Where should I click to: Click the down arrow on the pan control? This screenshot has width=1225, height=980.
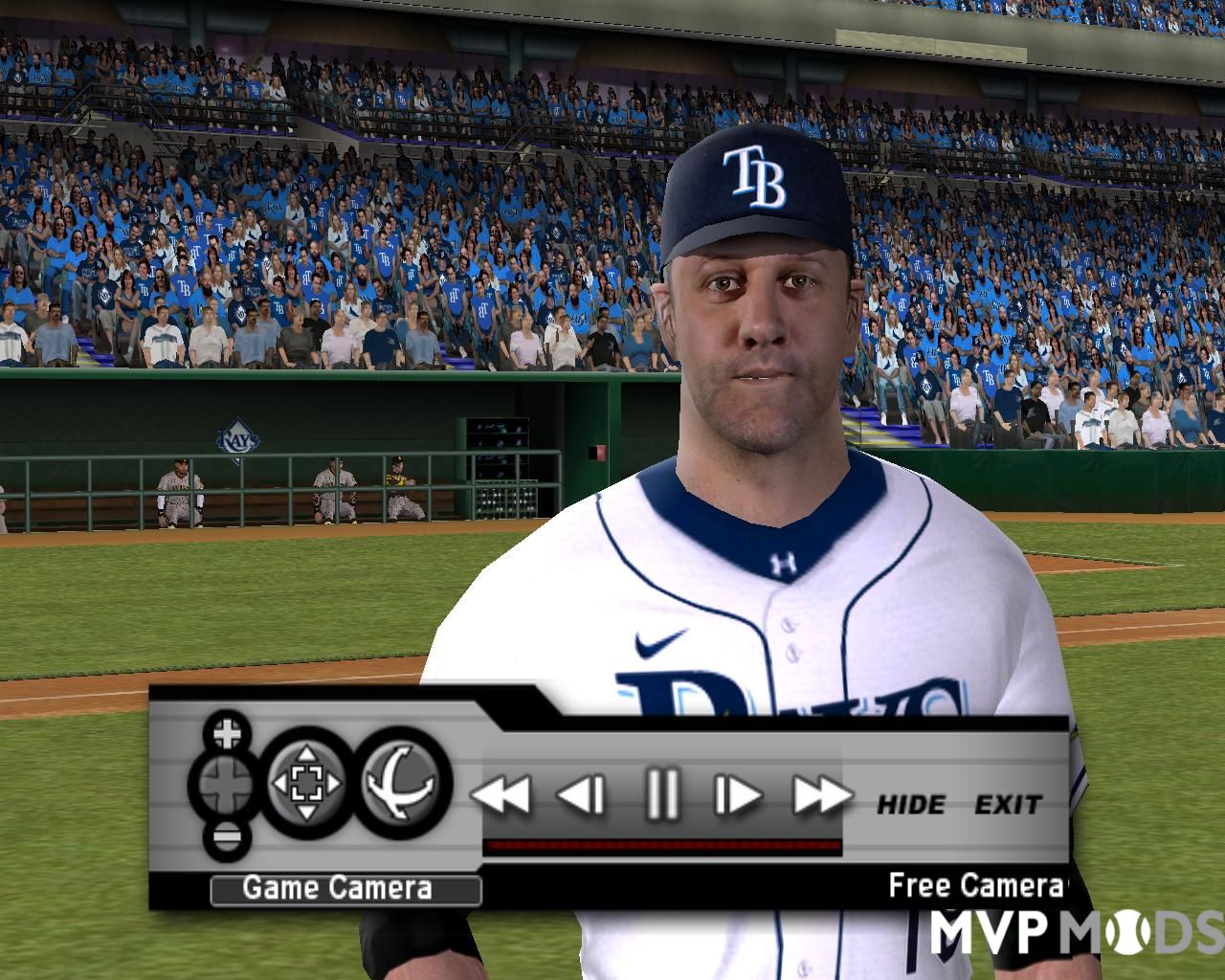tap(307, 811)
